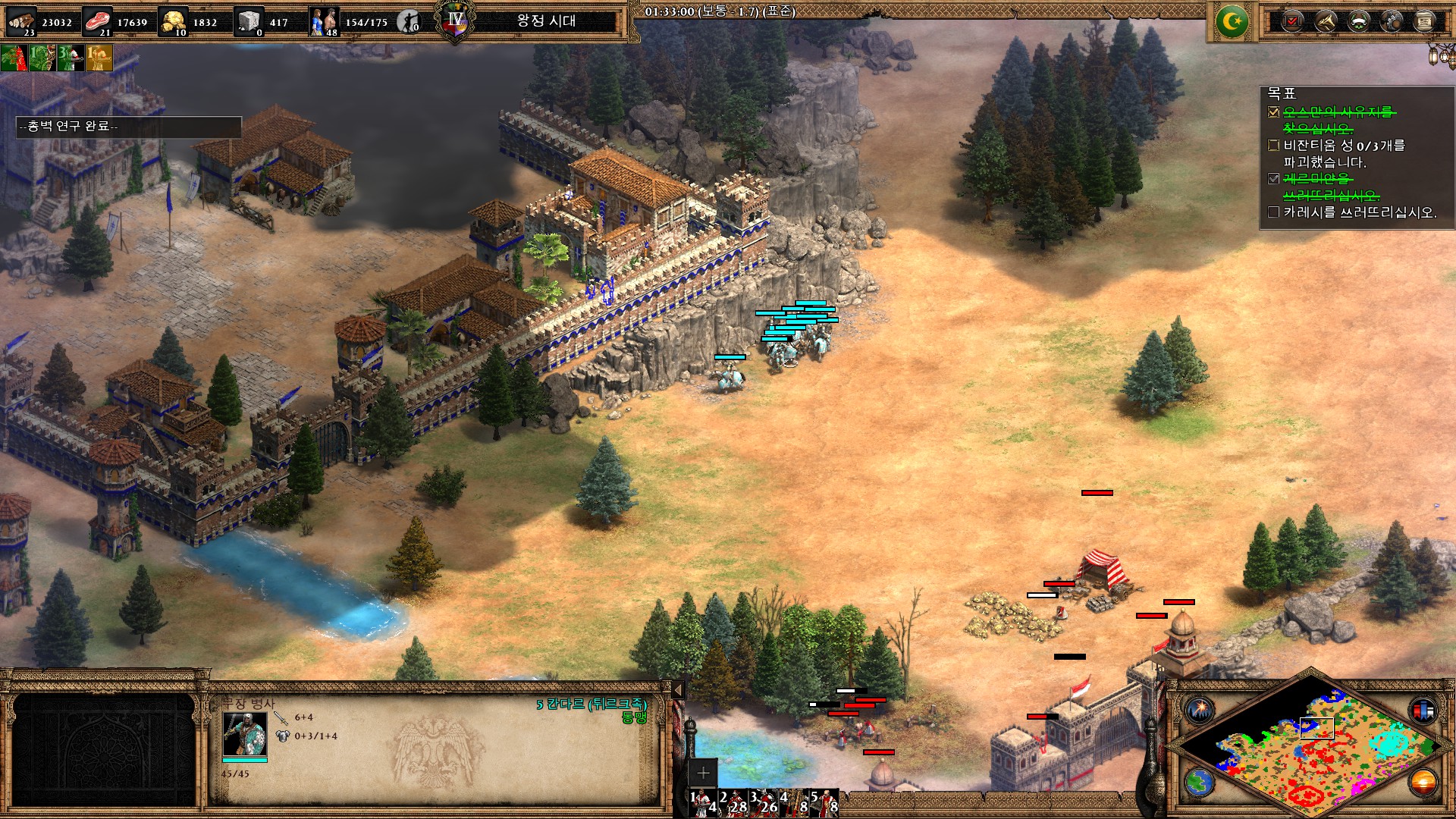
Task: Select the idle villager icon
Action: [409, 21]
